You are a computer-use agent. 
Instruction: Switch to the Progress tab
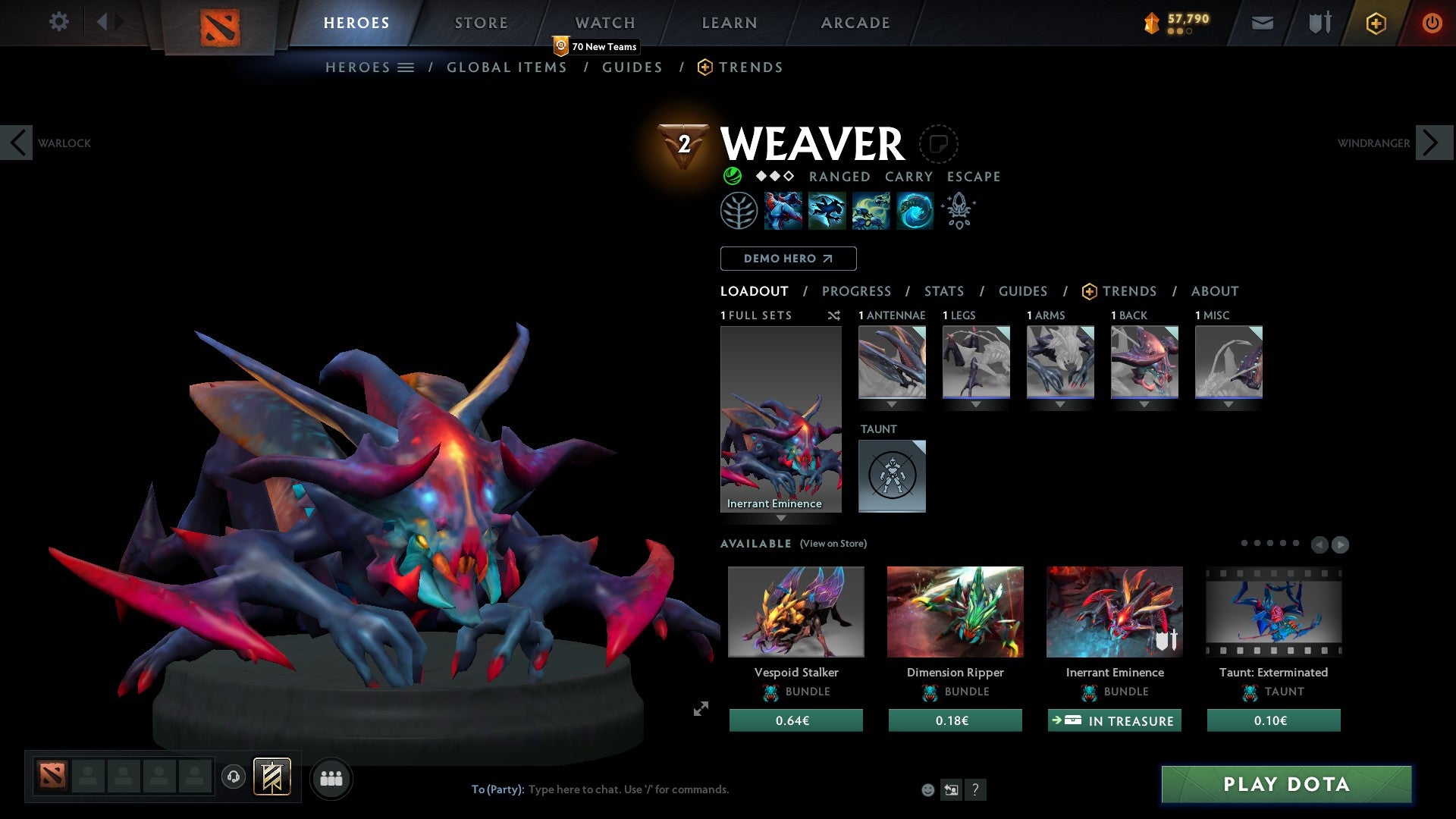tap(857, 291)
